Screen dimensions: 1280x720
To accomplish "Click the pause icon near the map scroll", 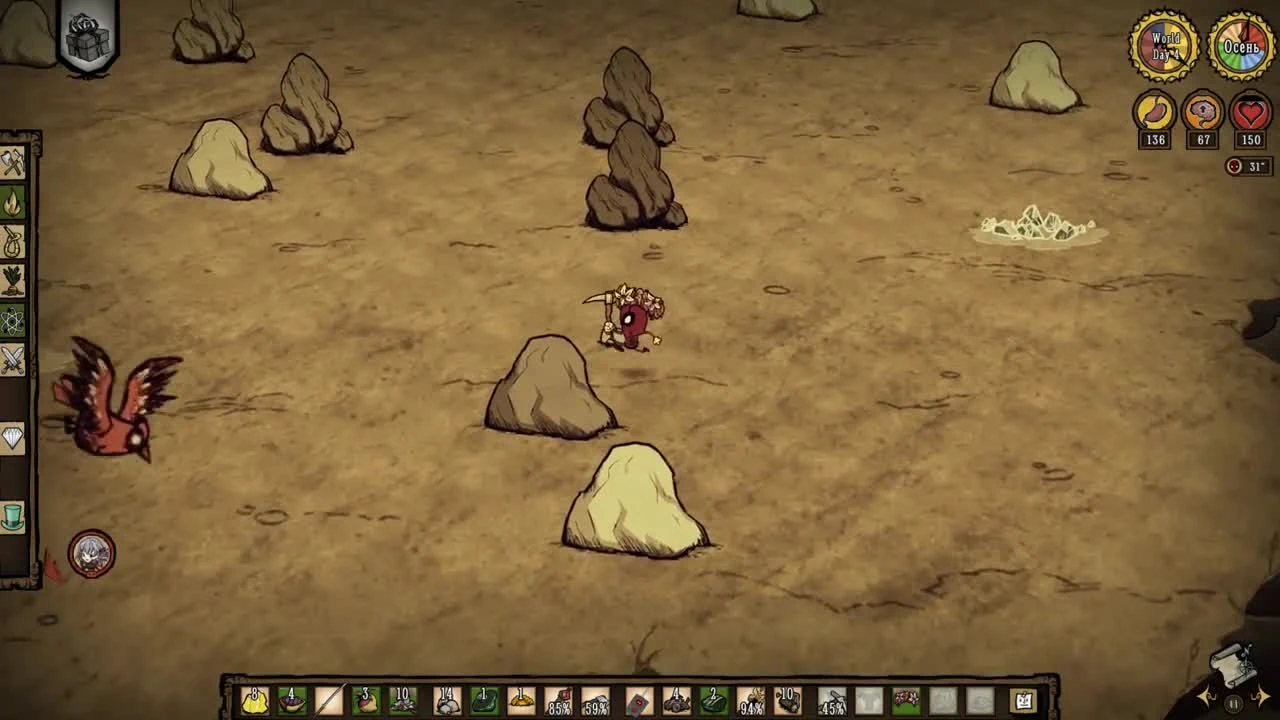I will 1234,702.
